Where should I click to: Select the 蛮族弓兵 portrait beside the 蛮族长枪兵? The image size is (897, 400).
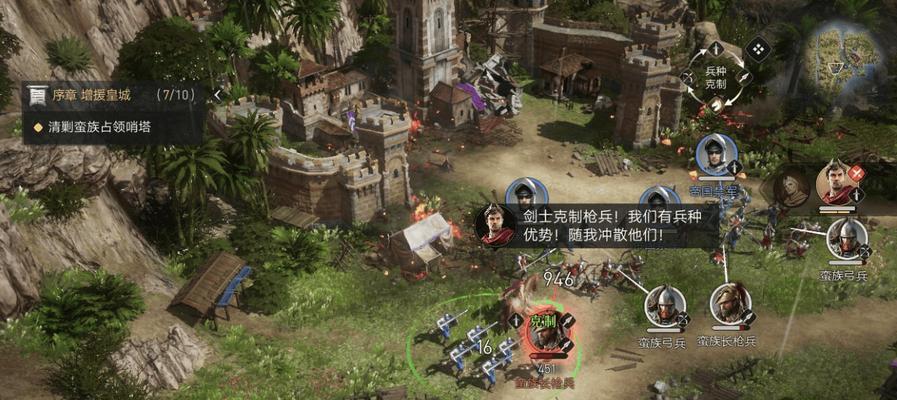[664, 307]
